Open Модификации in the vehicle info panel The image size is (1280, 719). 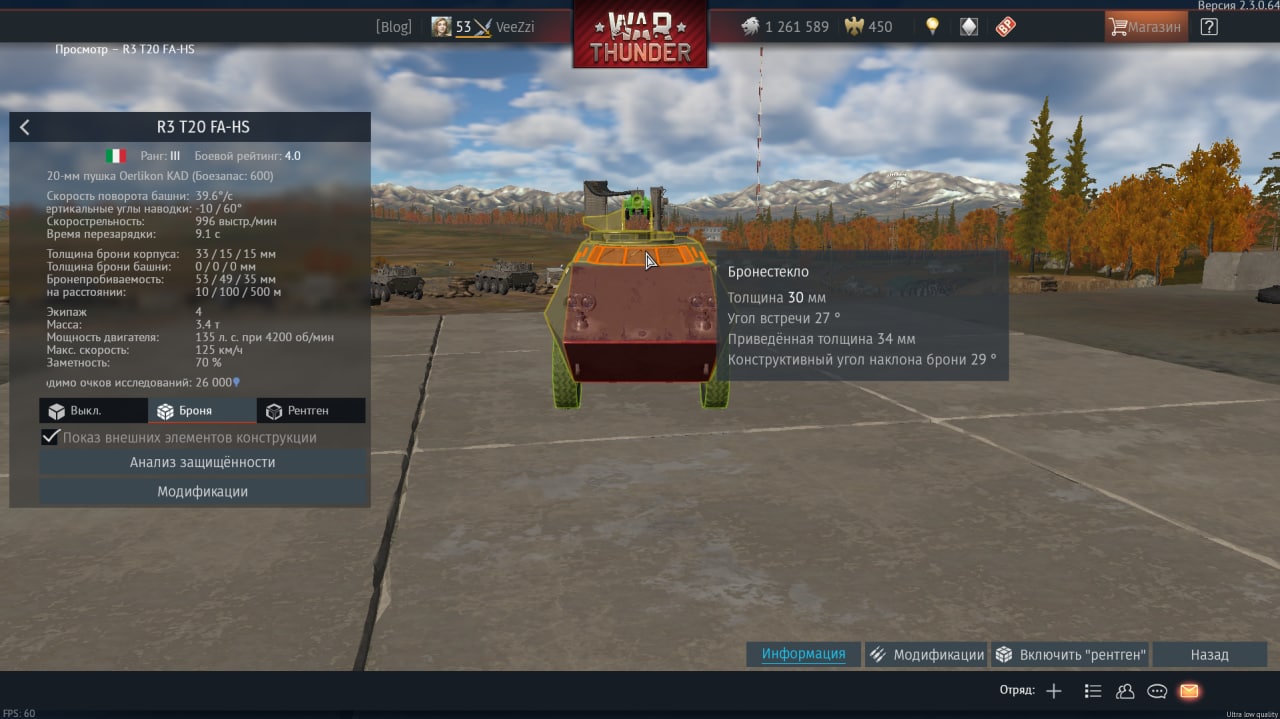click(202, 492)
